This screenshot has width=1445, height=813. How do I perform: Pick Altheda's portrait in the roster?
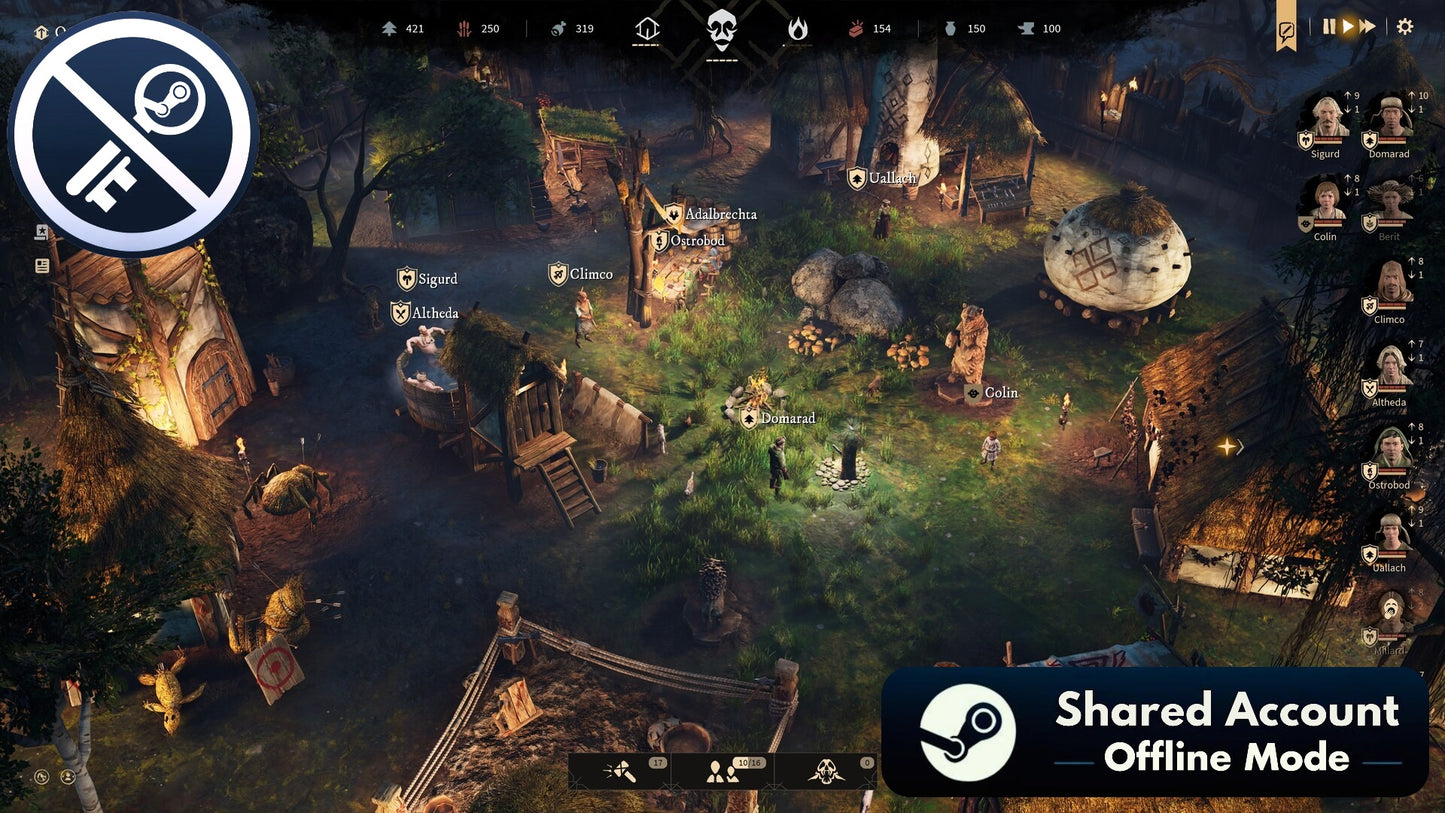1389,369
